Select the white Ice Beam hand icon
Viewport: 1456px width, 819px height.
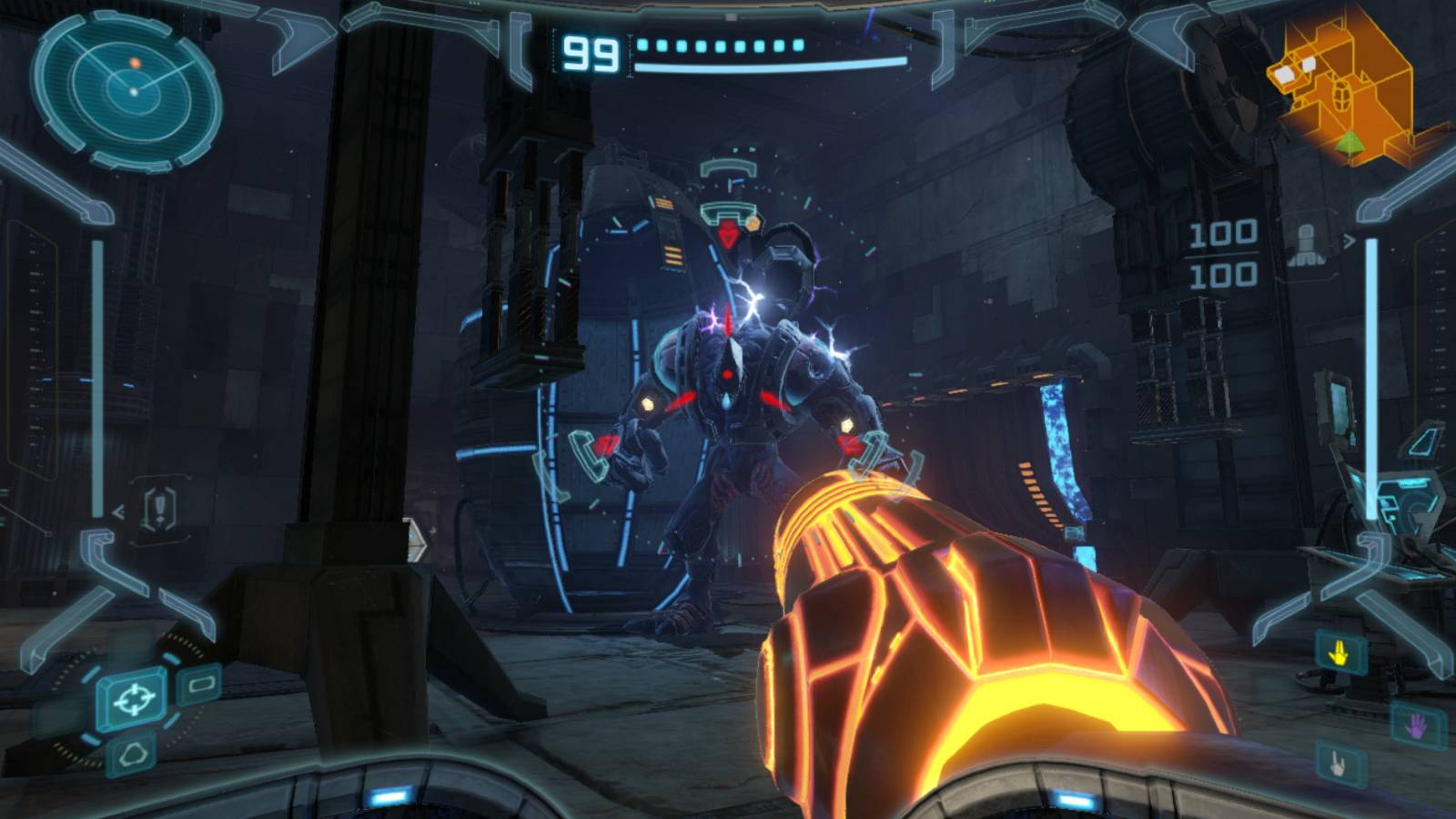coord(1337,763)
